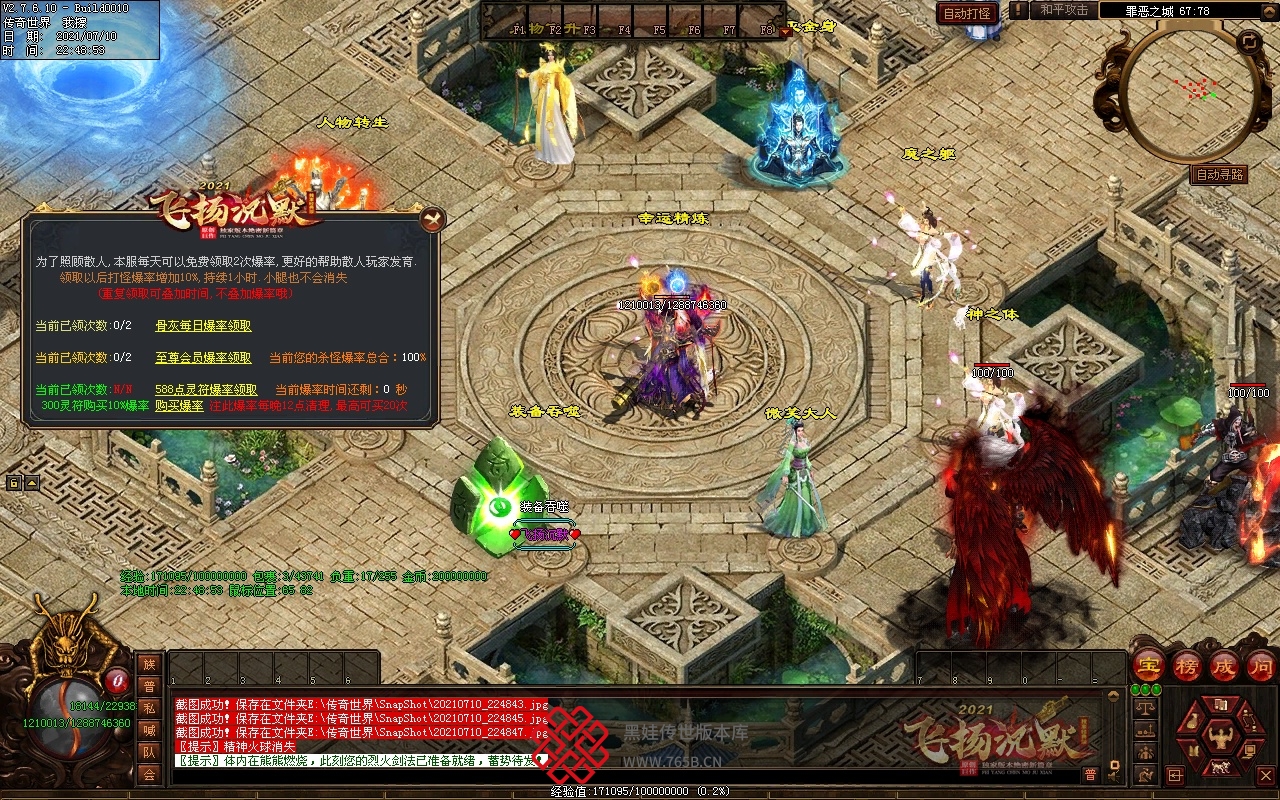Open the 问 help orb

click(x=1261, y=665)
